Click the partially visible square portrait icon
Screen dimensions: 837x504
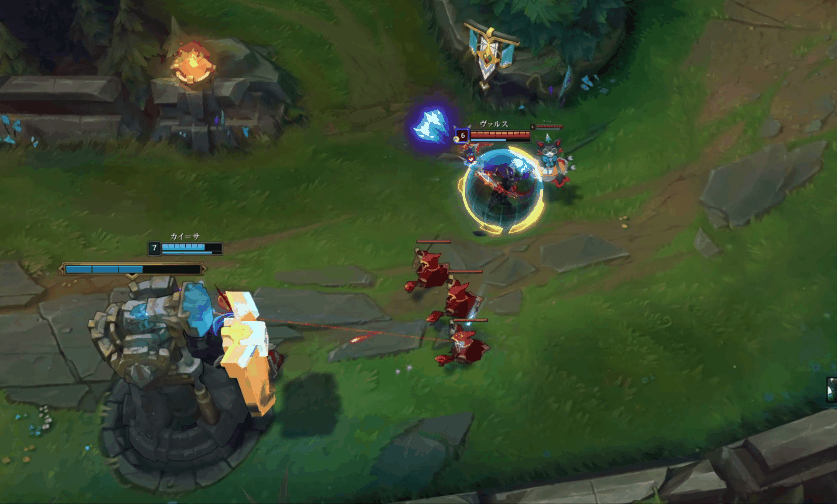click(x=831, y=387)
